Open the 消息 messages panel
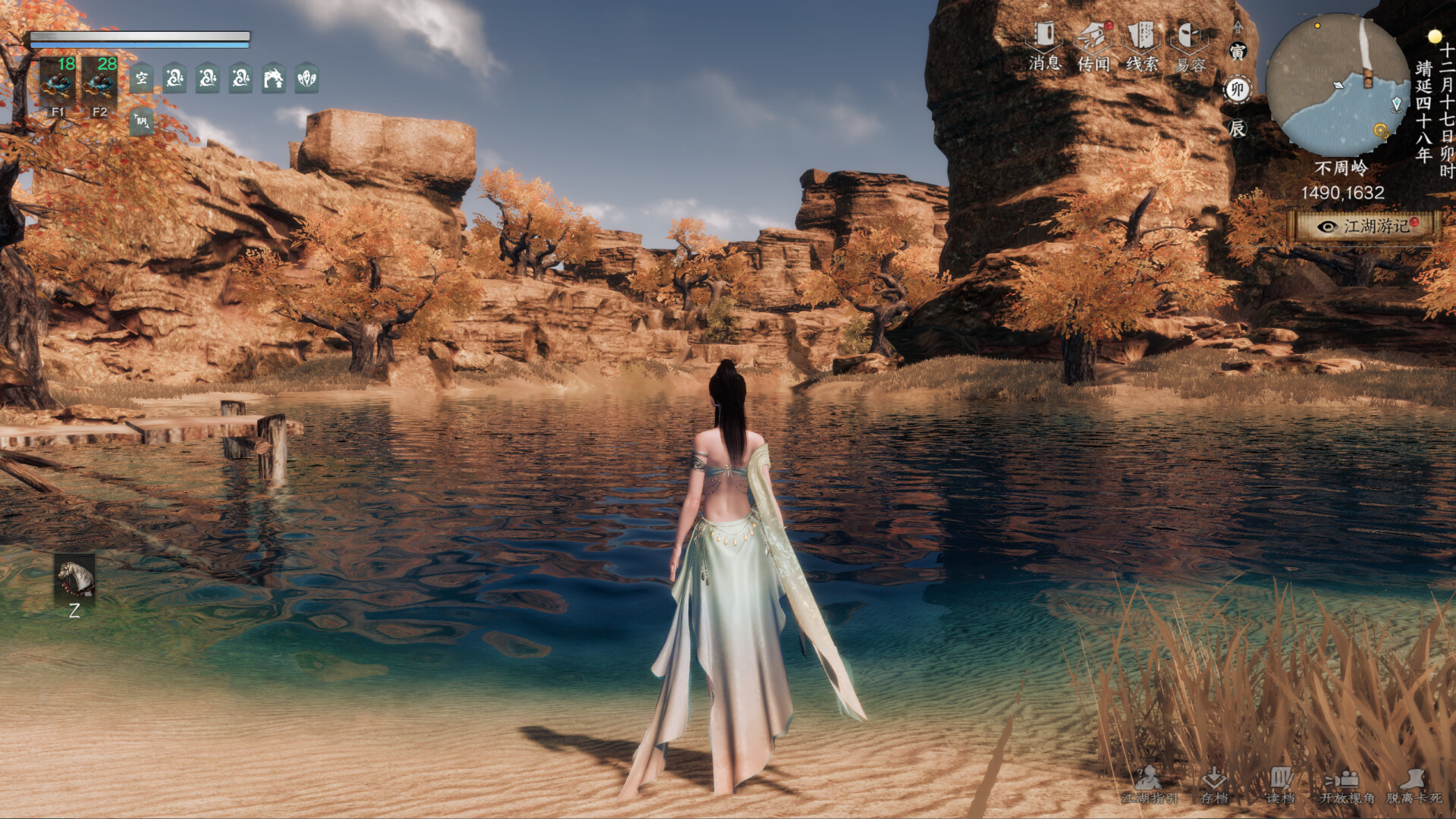This screenshot has width=1456, height=819. point(1045,36)
